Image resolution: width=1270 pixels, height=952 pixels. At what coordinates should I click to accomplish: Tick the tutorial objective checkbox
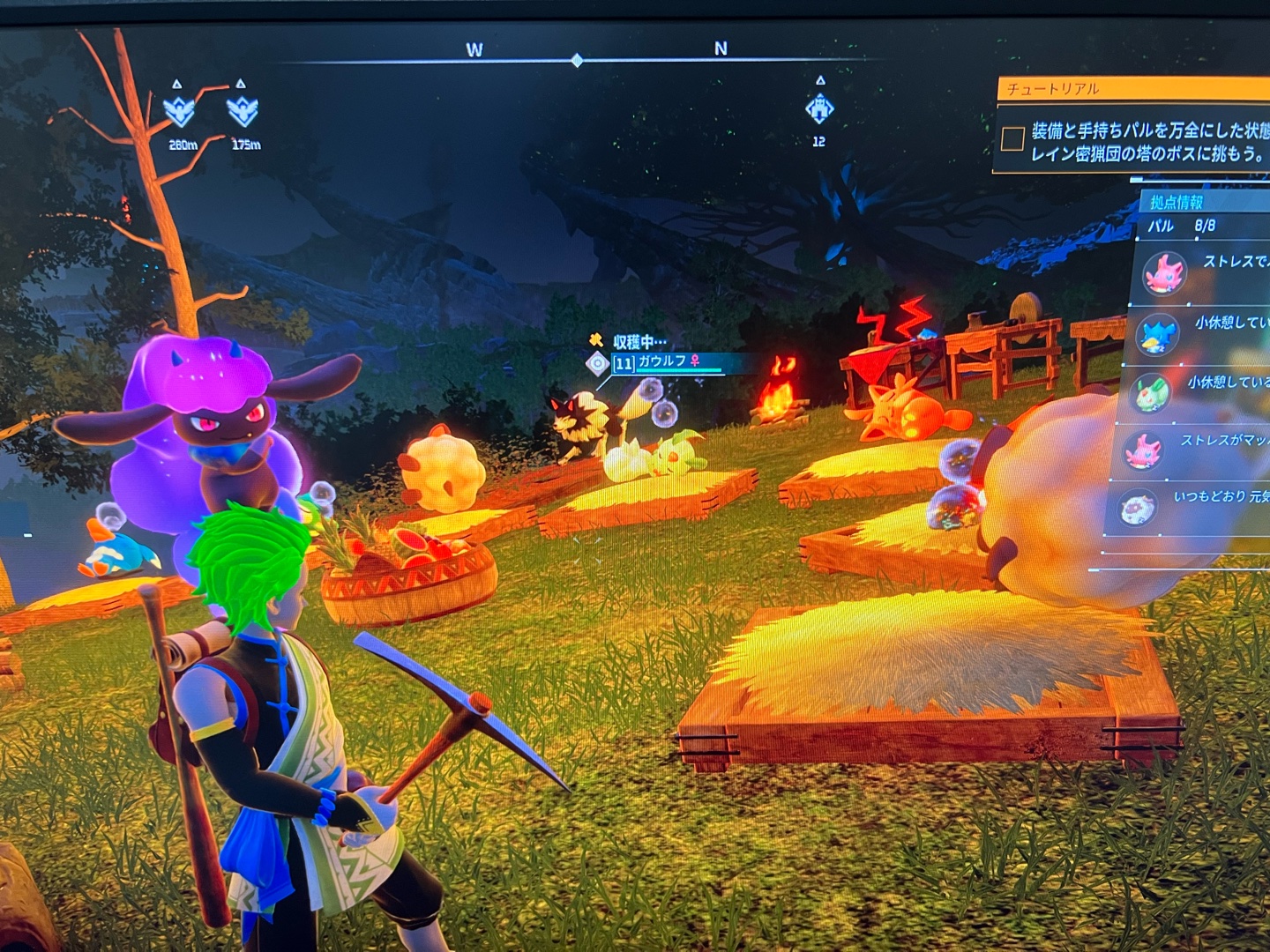[1012, 138]
